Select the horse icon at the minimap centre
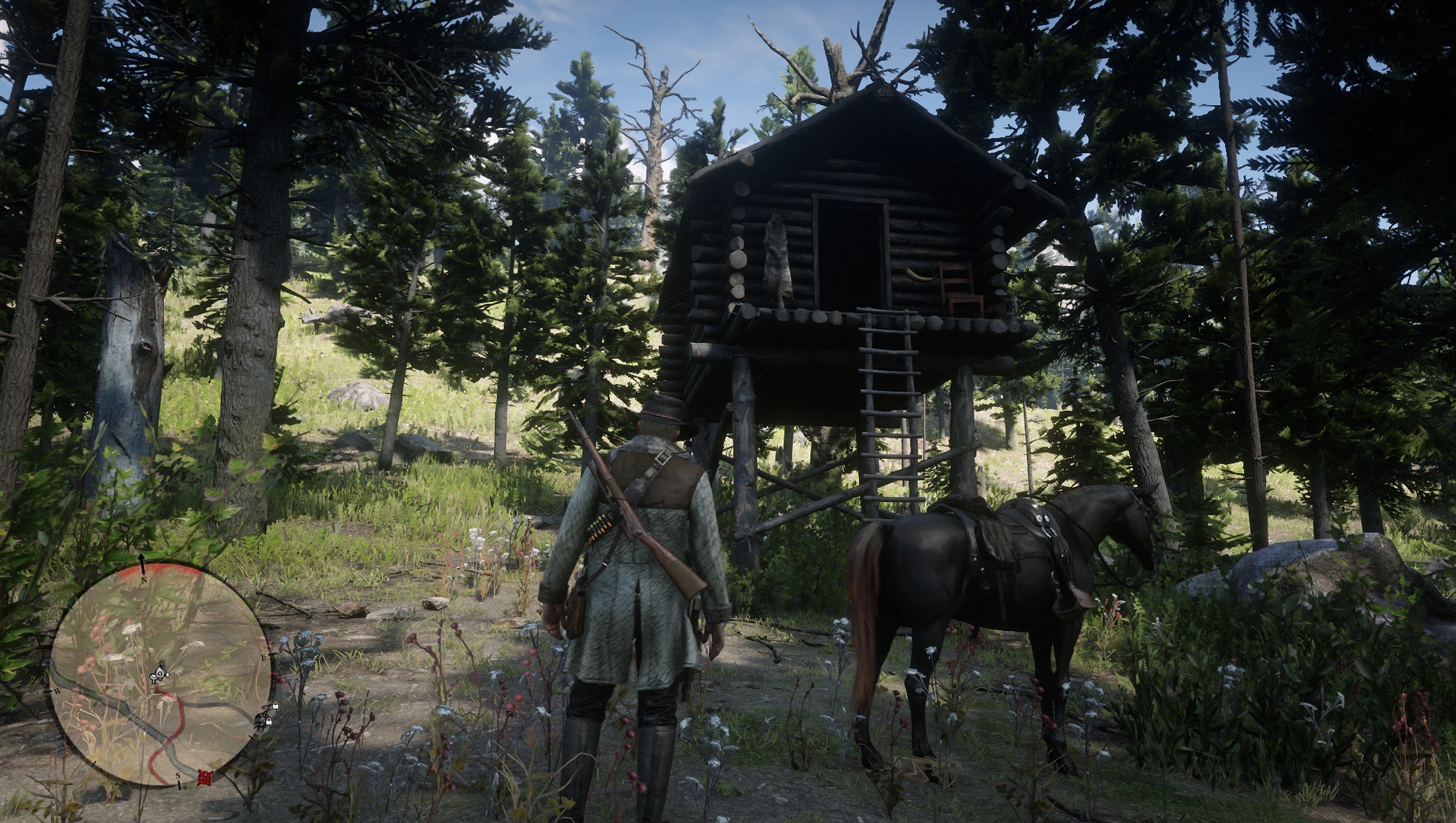 tap(159, 673)
